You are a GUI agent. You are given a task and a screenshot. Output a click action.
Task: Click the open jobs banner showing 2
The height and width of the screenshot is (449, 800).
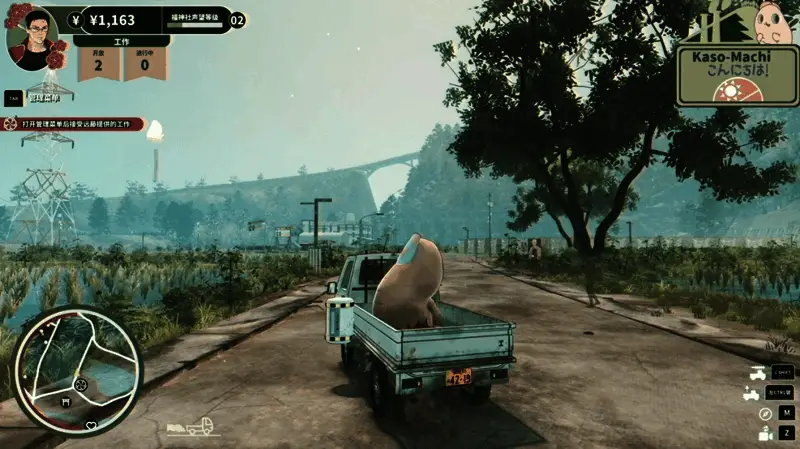pyautogui.click(x=98, y=63)
